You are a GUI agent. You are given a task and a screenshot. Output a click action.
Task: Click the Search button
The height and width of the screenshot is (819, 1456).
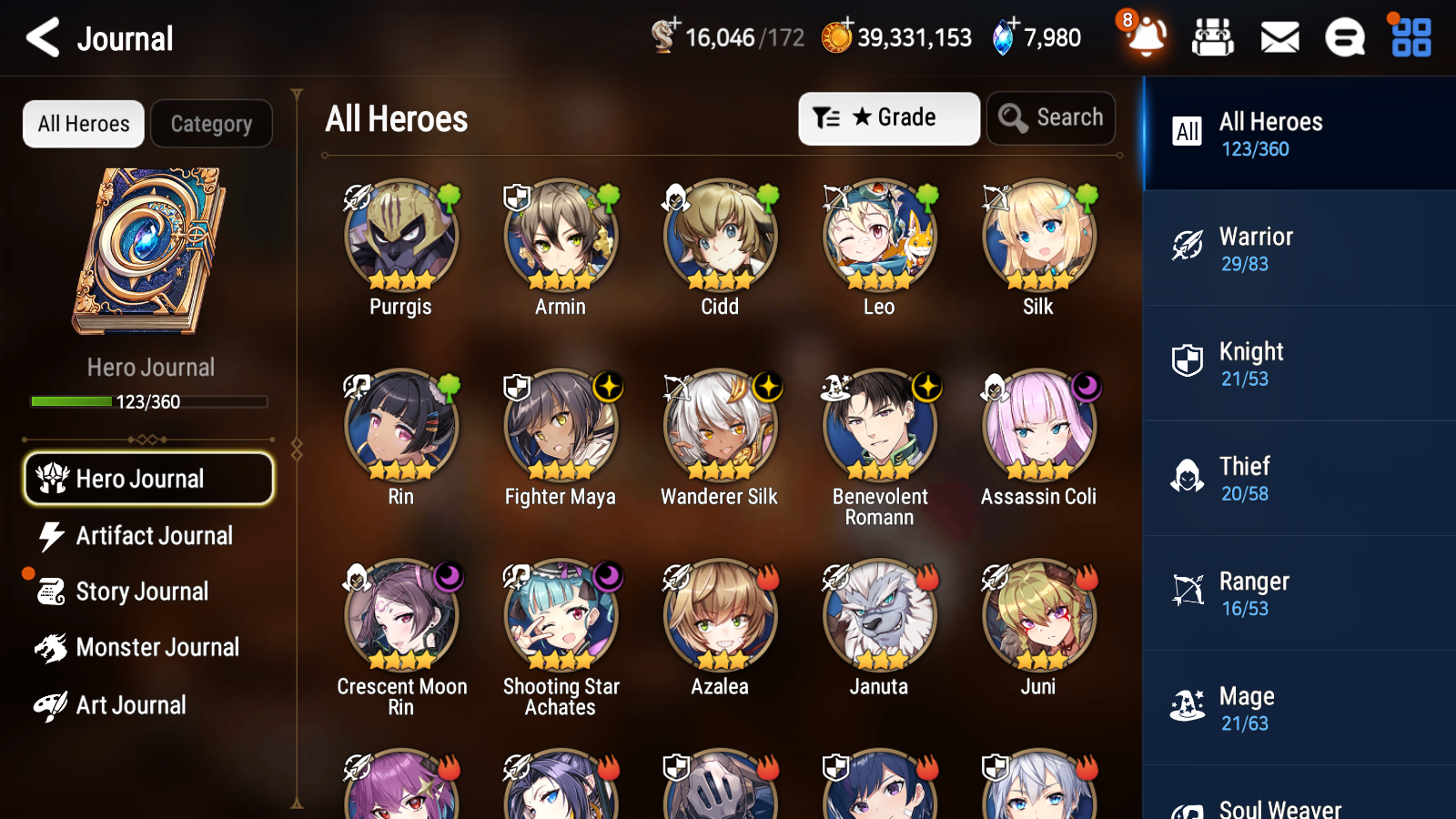1051,117
